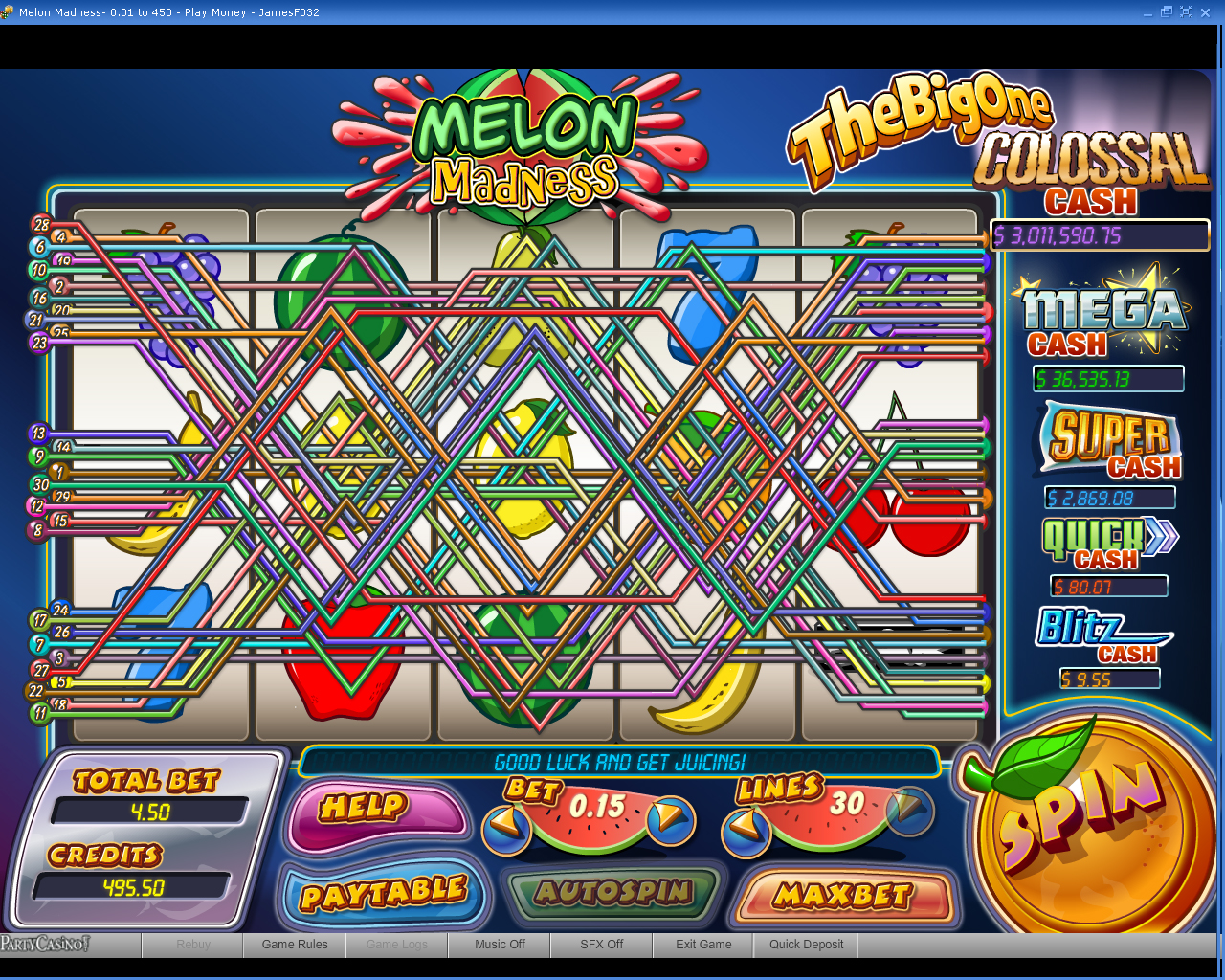
Task: Choose Exit Game
Action: coord(703,945)
